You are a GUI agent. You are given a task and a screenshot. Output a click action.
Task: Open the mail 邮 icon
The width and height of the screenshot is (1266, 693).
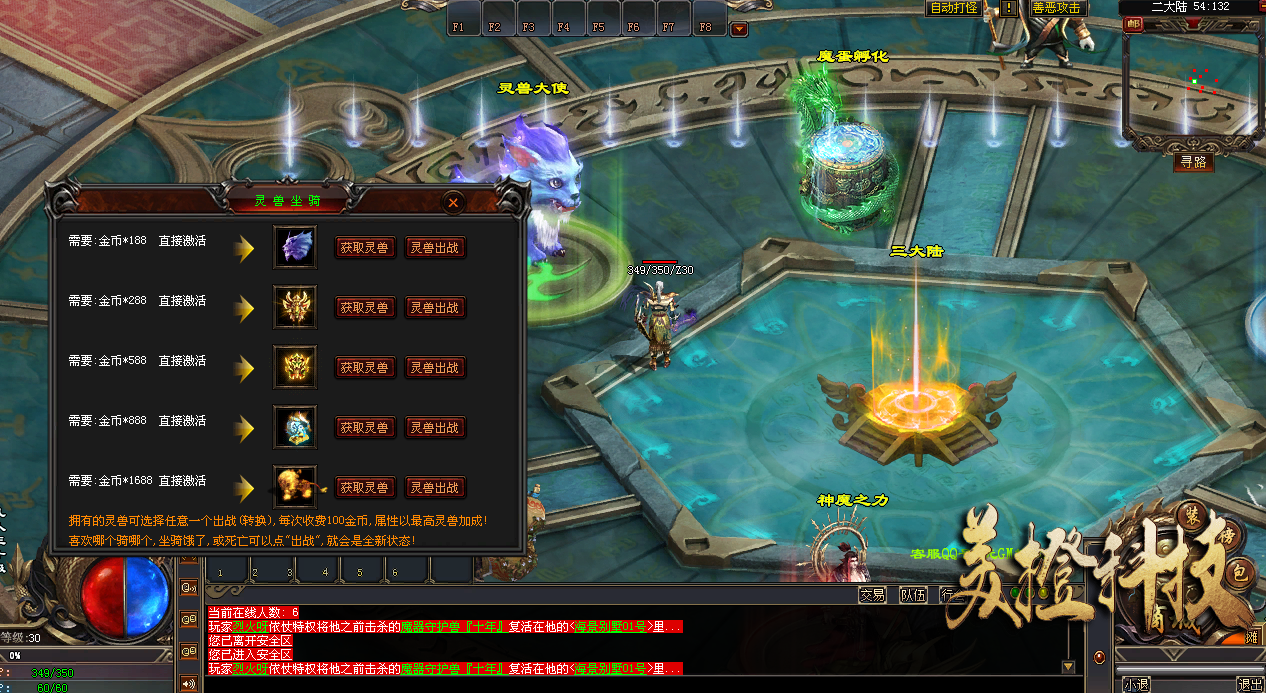click(x=1133, y=25)
